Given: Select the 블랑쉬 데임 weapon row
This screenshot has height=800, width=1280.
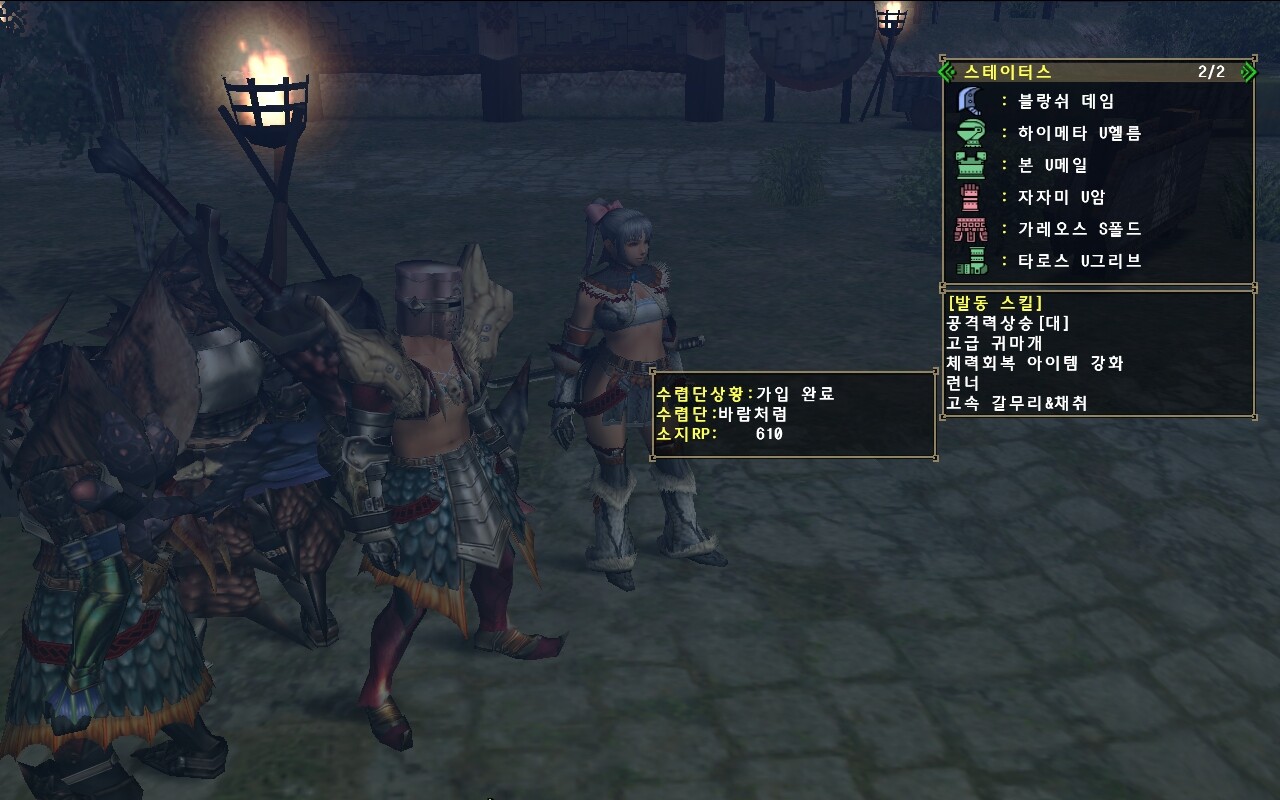Looking at the screenshot, I should click(1065, 101).
